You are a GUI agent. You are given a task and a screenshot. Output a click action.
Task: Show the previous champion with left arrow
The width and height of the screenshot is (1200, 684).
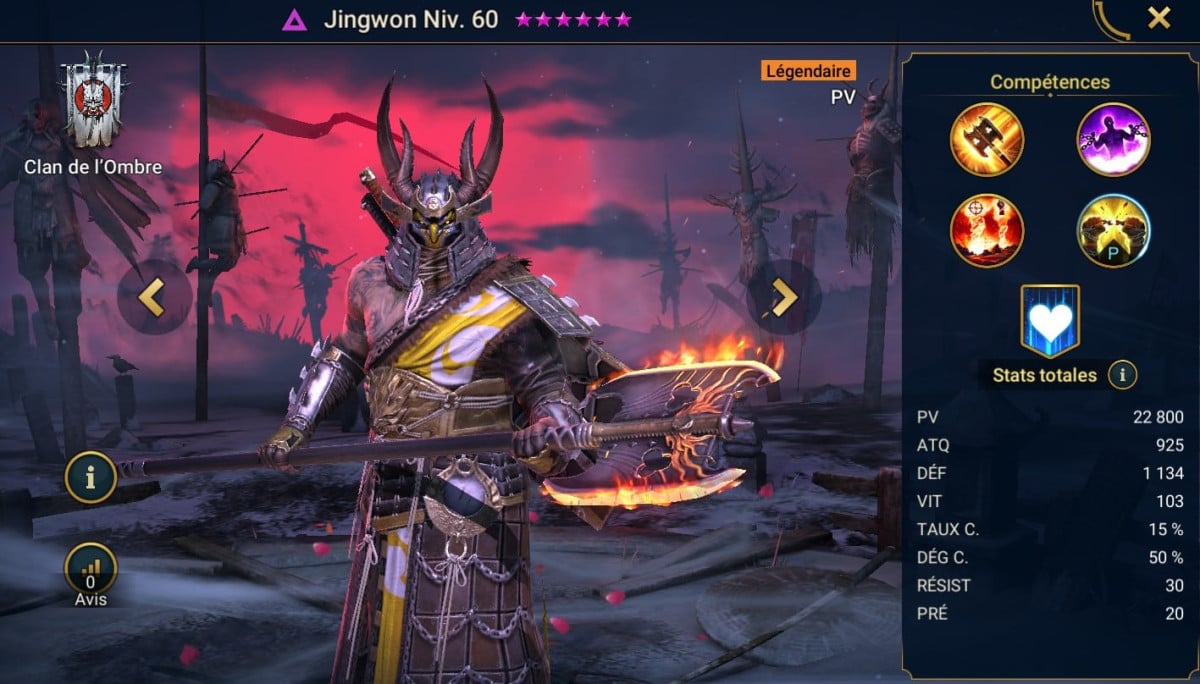click(154, 297)
